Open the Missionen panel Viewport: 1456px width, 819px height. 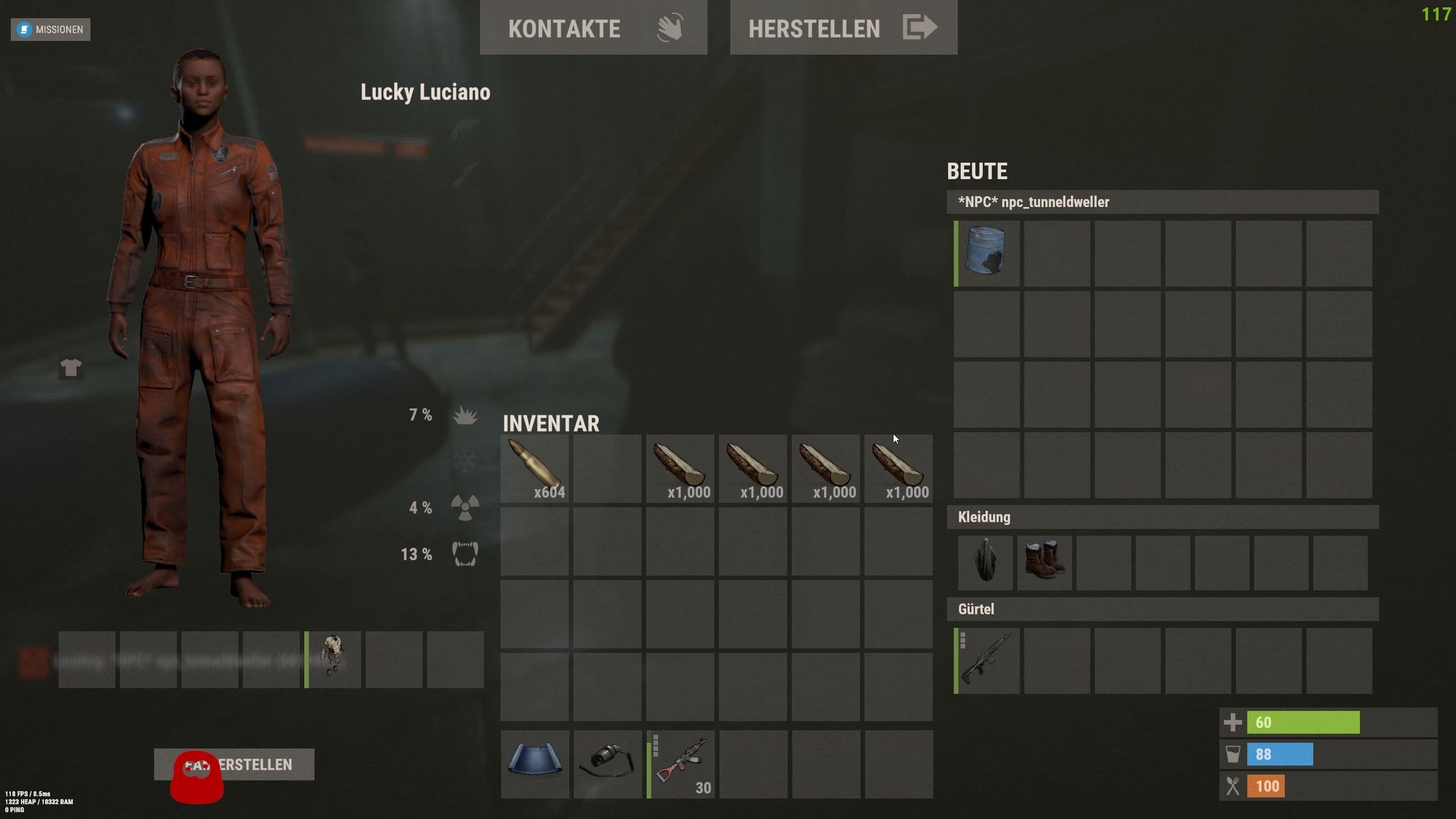[x=51, y=30]
